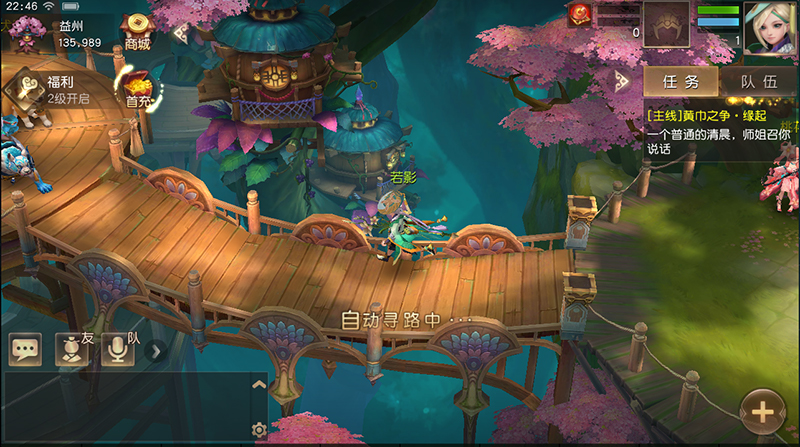Open the 商城 shop
The image size is (800, 447).
137,32
